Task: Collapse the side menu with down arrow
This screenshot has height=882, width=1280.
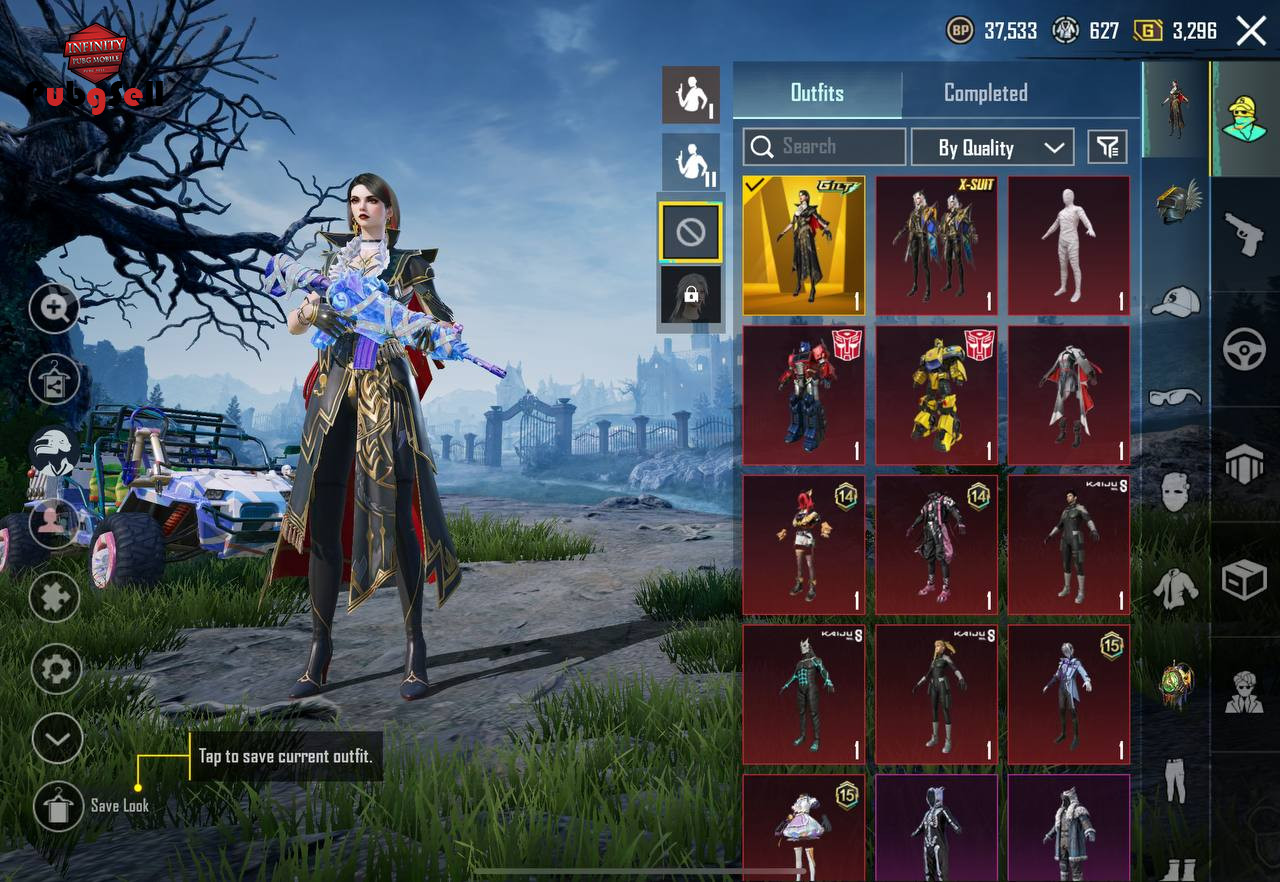Action: (57, 739)
